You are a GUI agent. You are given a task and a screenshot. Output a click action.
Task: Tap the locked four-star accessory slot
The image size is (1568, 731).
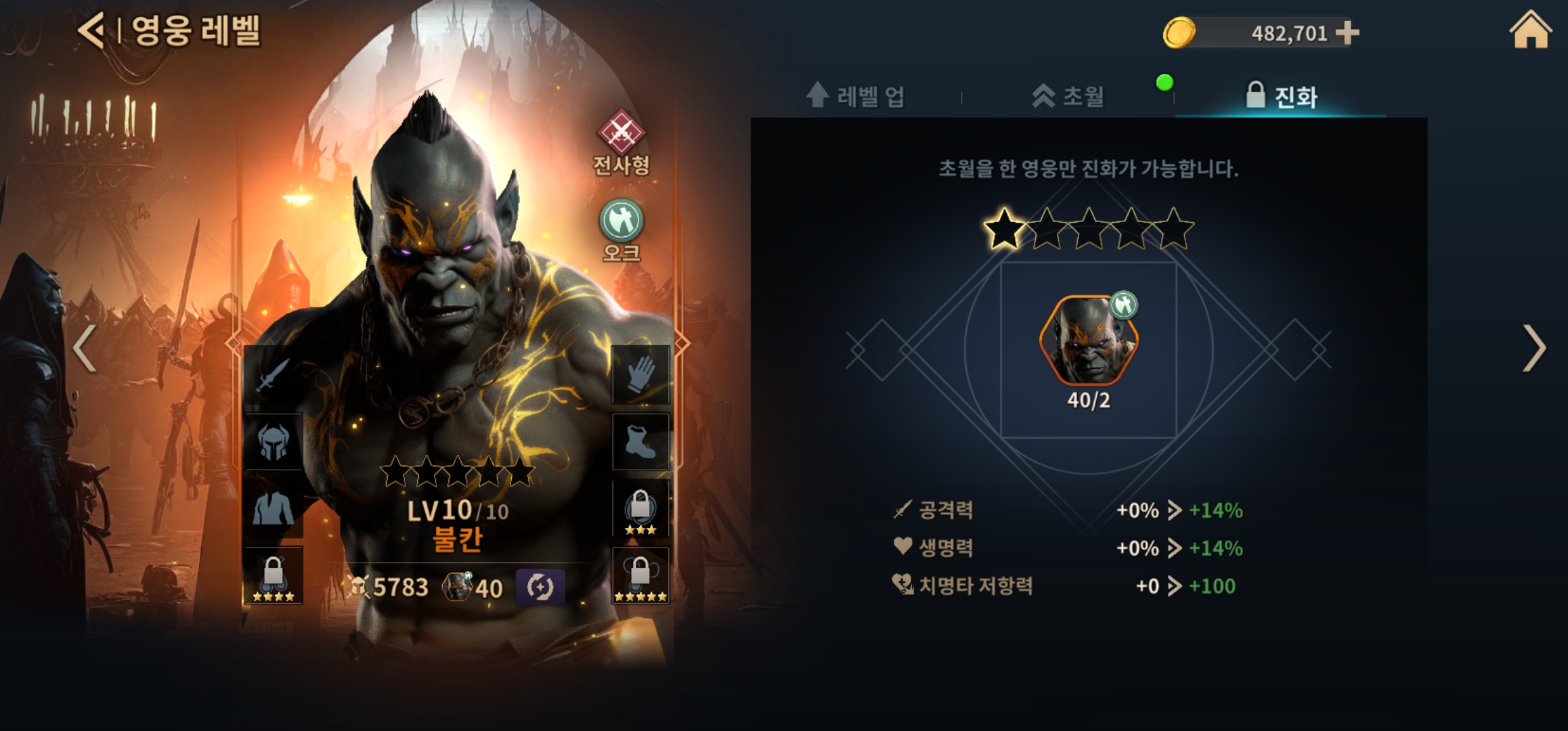pyautogui.click(x=273, y=575)
